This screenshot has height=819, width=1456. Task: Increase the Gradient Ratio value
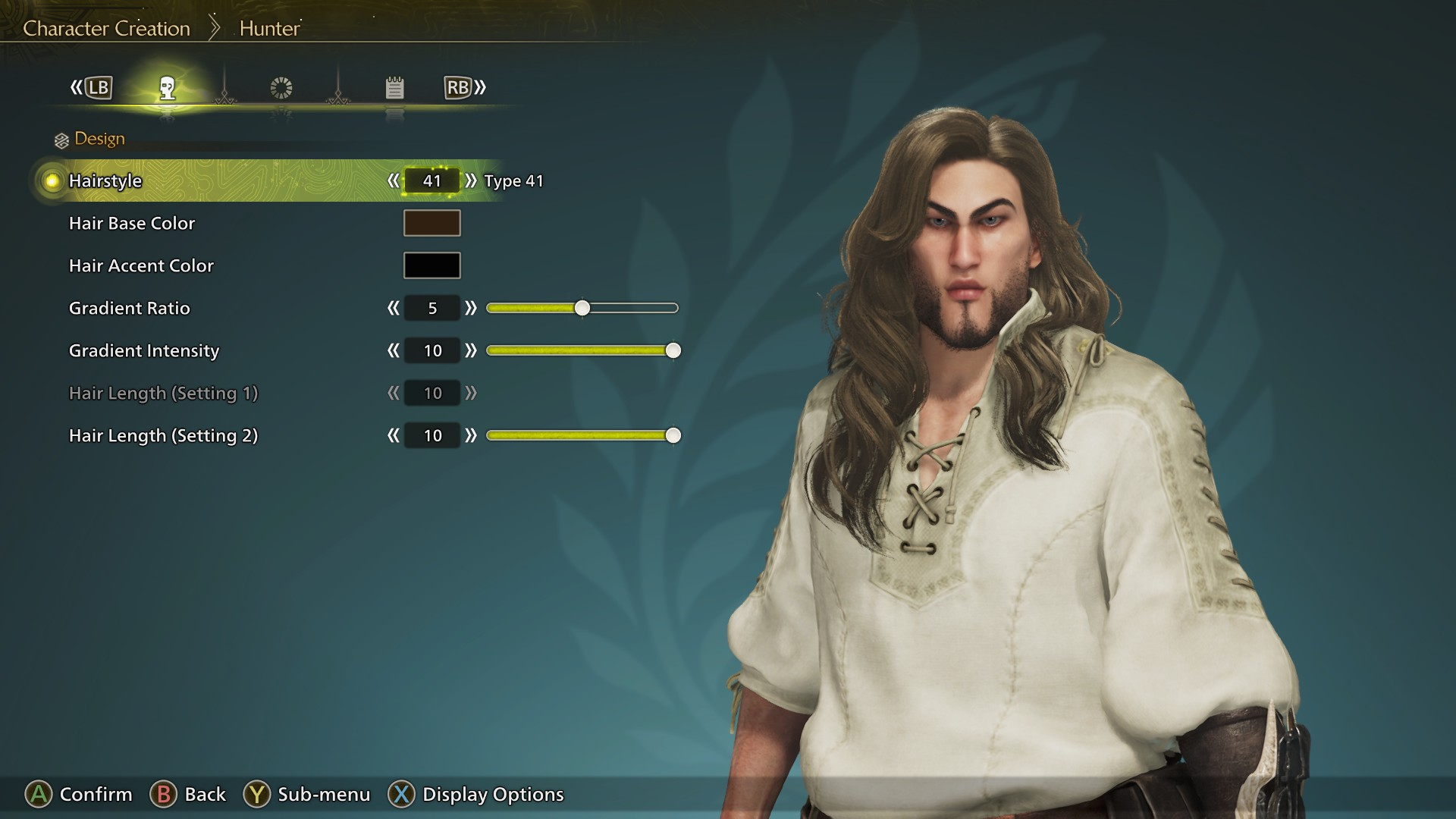pyautogui.click(x=471, y=308)
